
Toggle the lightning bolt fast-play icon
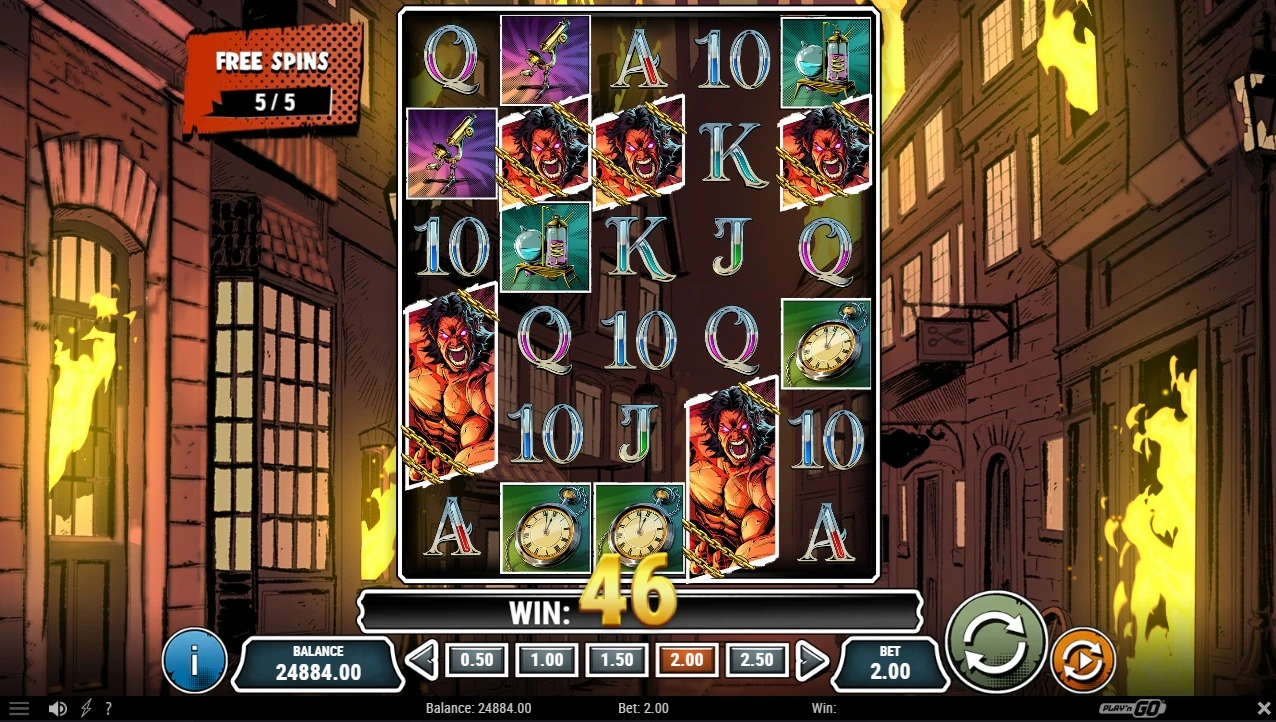pos(86,709)
